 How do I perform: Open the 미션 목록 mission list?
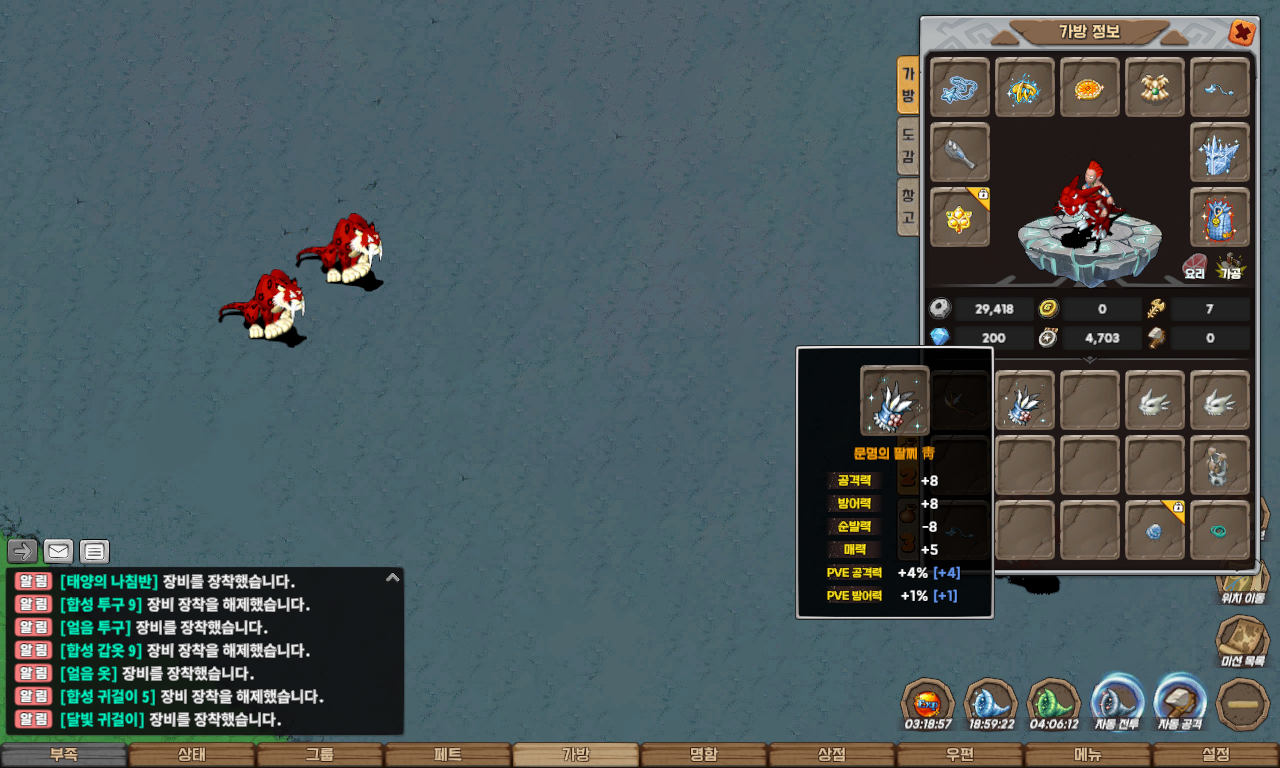(x=1242, y=642)
